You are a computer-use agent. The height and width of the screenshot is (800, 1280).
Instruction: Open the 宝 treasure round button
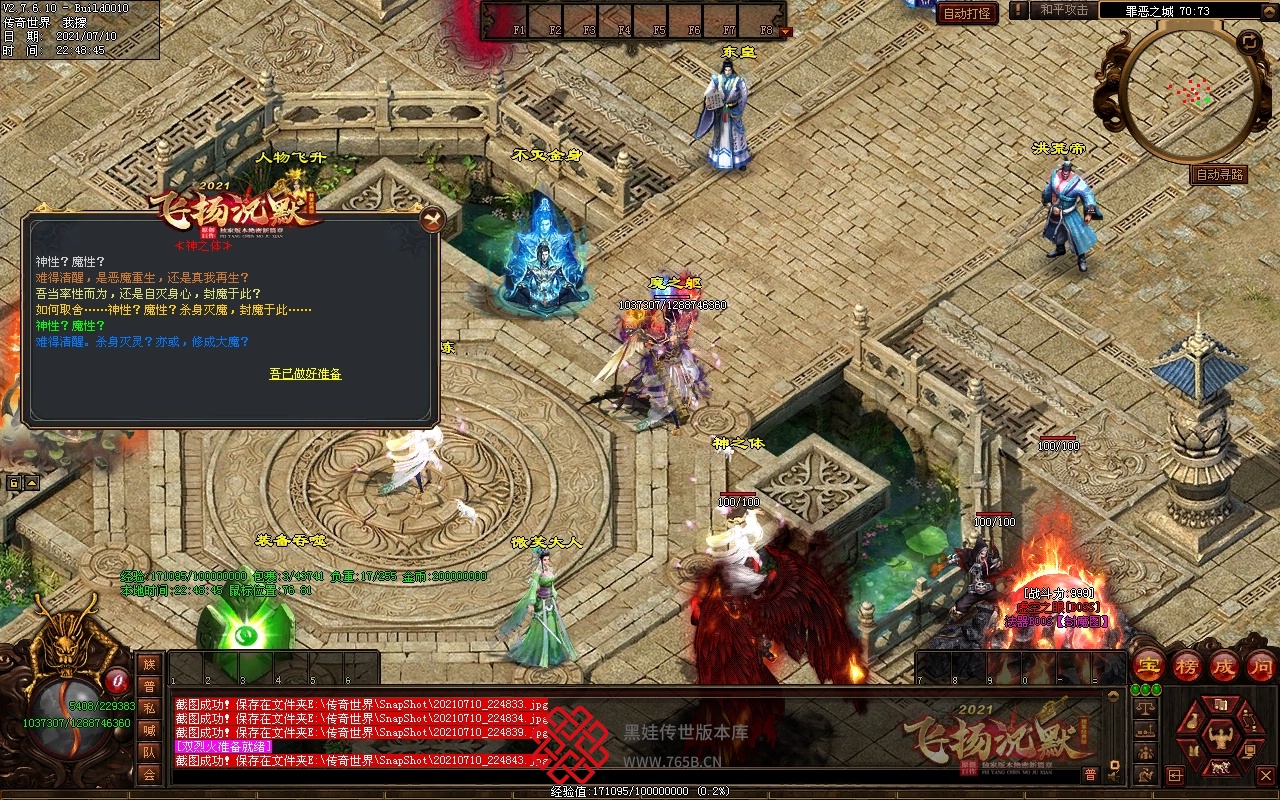click(1150, 665)
